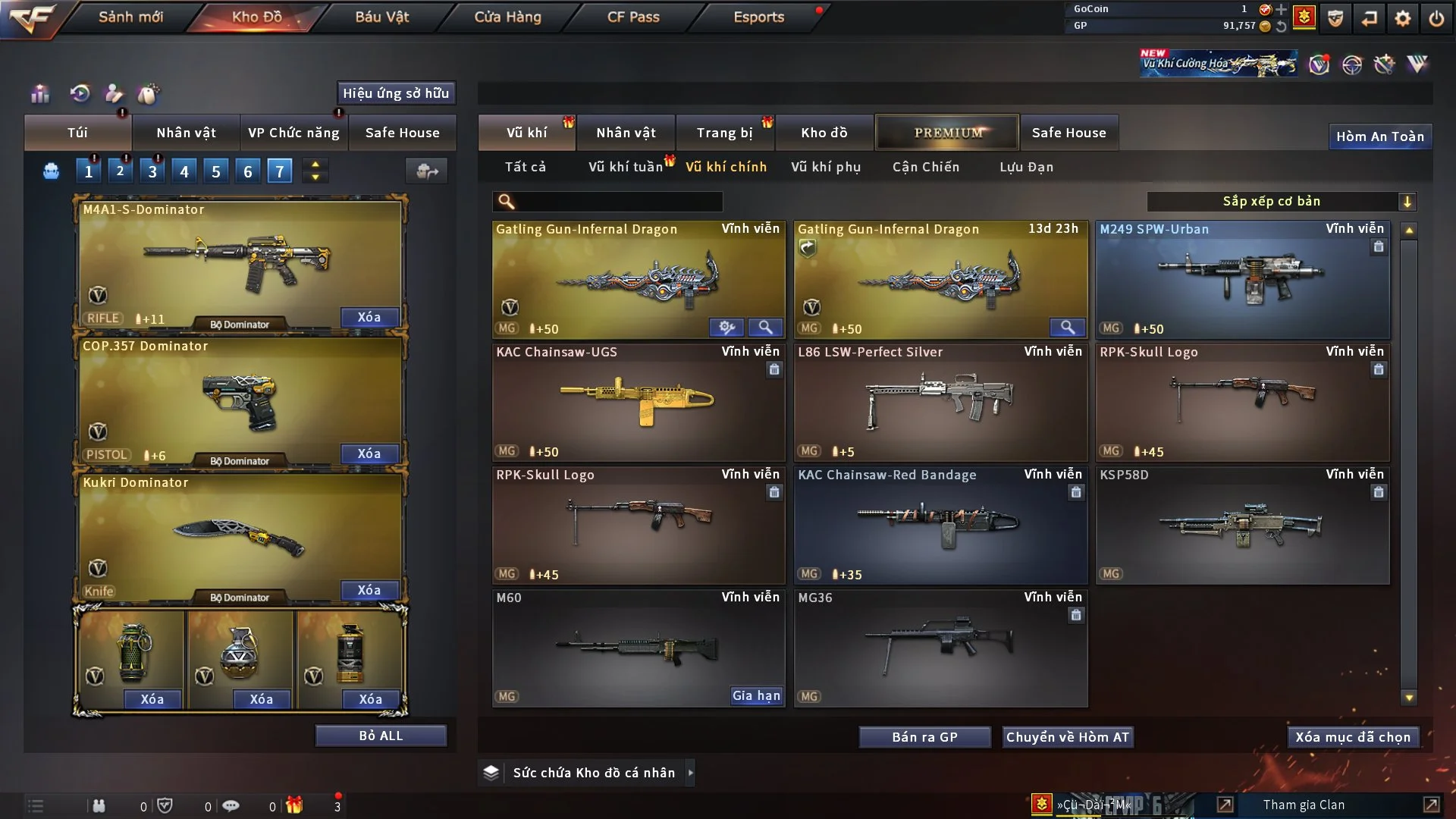The image size is (1456, 819).
Task: Switch to the PREMIUM inventory tab
Action: click(947, 133)
